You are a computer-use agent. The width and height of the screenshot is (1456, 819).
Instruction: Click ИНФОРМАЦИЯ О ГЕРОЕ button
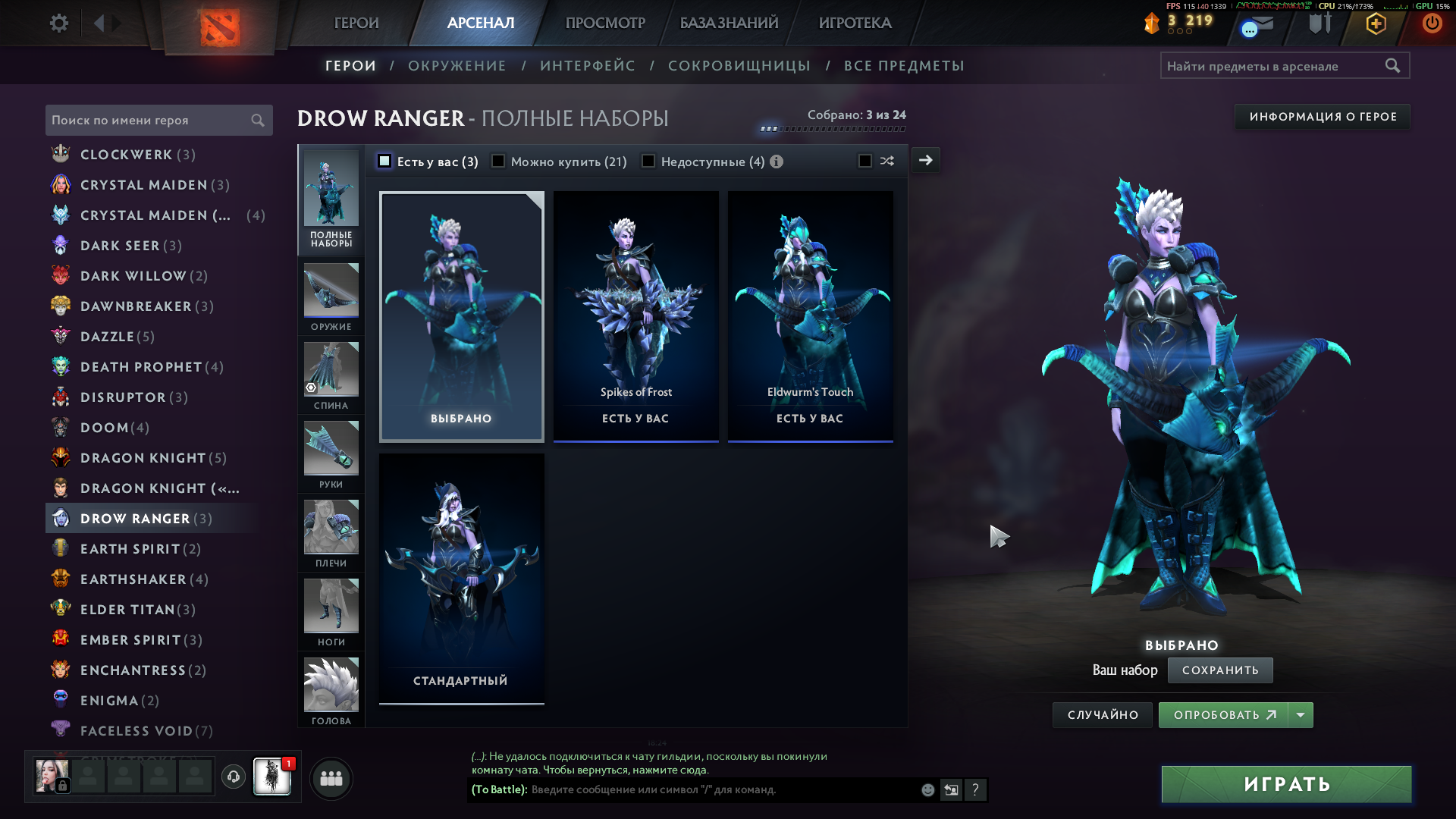[x=1323, y=117]
